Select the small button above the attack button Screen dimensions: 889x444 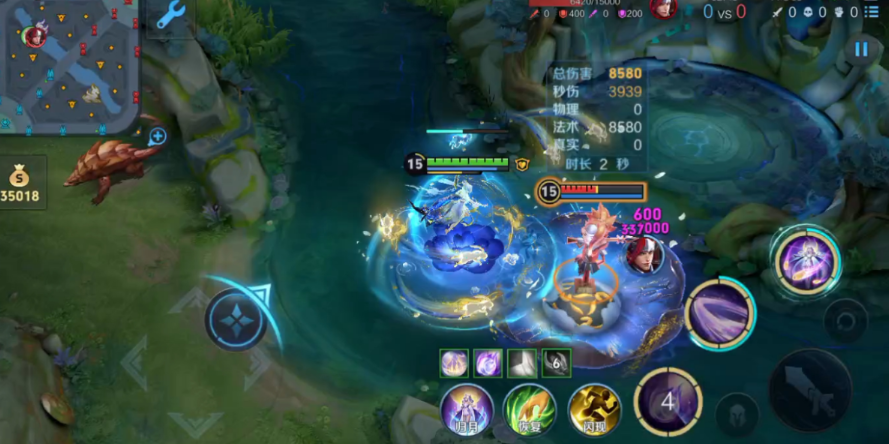tap(845, 321)
